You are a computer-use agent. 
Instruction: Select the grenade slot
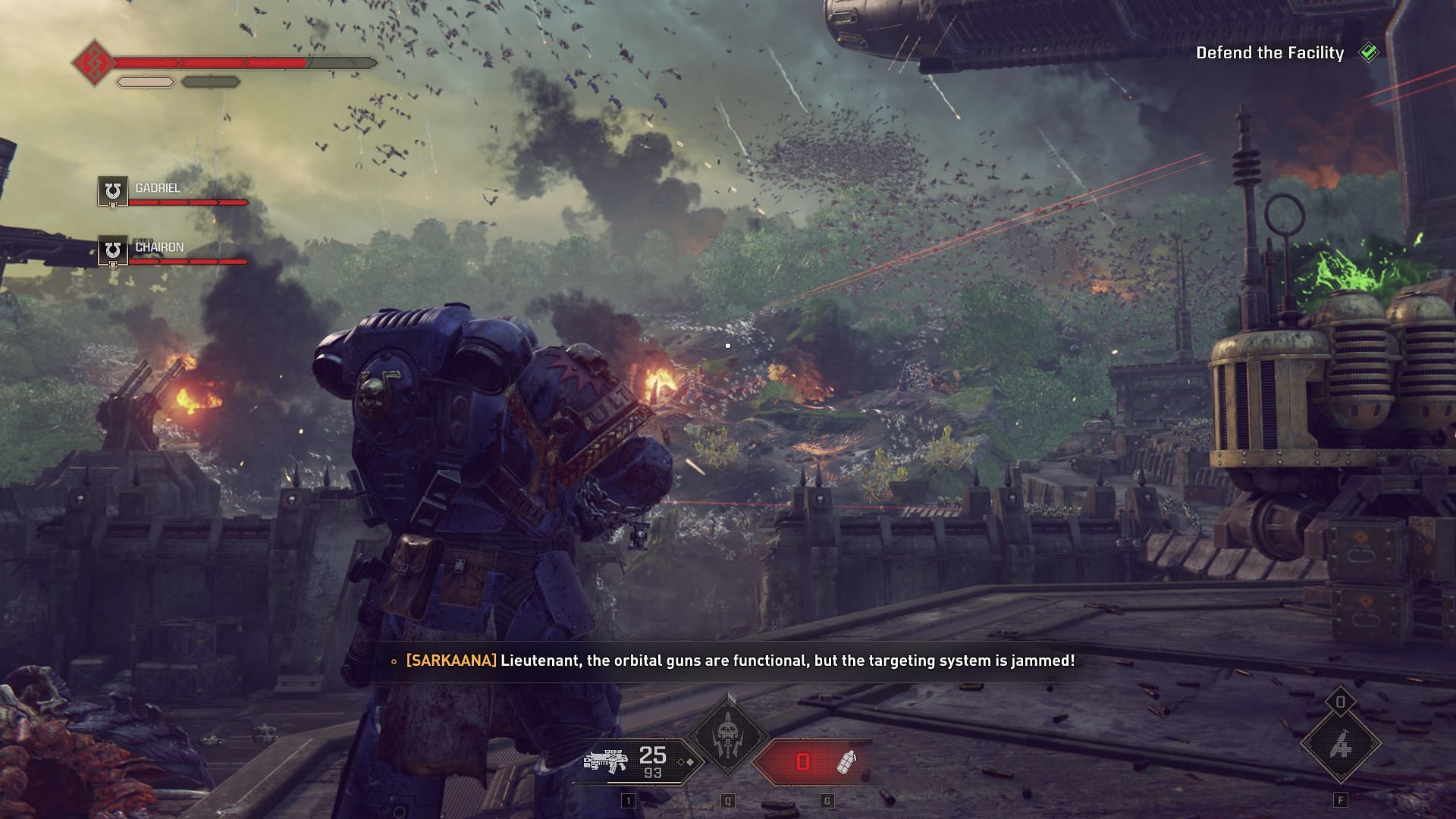(x=813, y=761)
